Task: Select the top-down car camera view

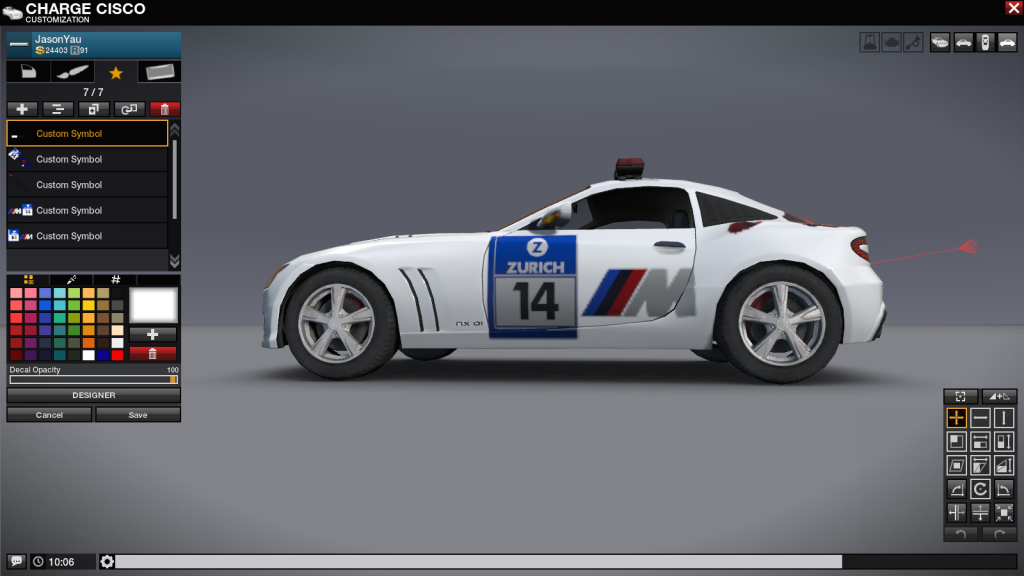Action: coord(985,42)
